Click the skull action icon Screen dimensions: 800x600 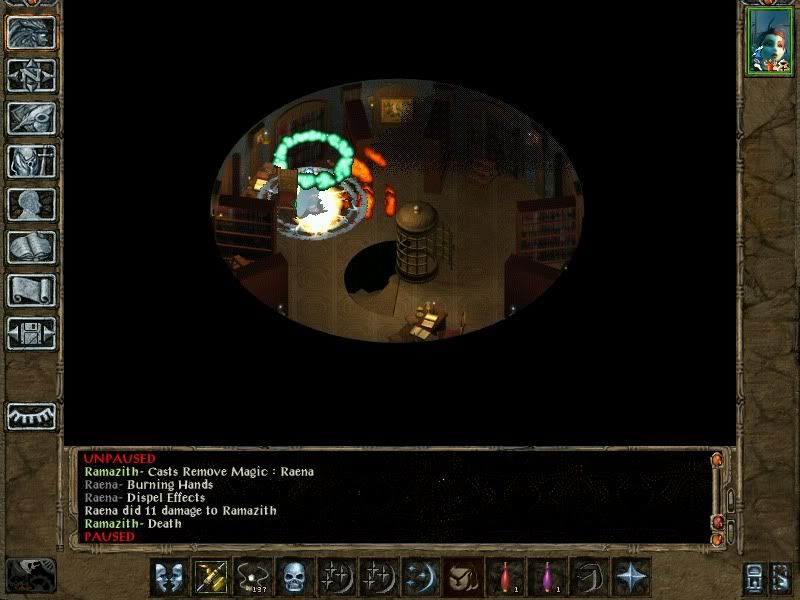click(295, 577)
